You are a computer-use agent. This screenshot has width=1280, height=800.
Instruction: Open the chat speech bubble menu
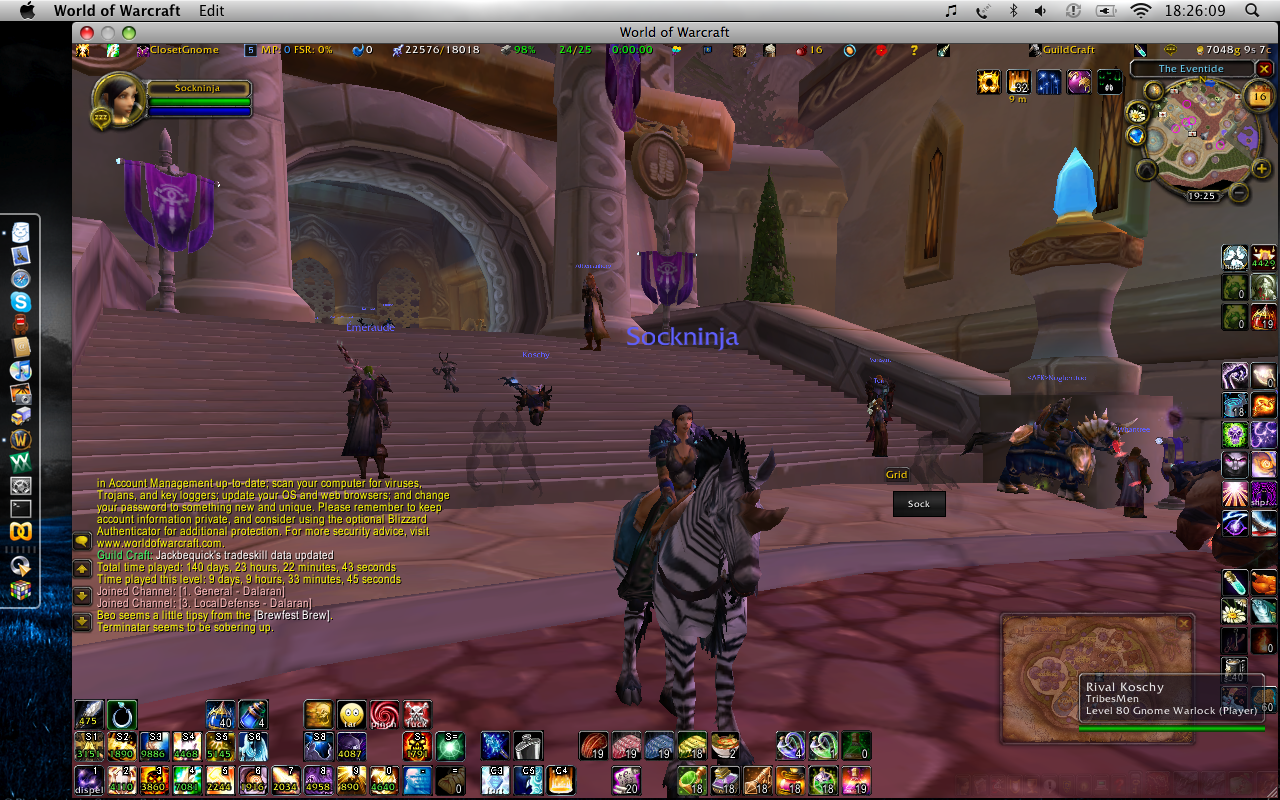(x=82, y=541)
